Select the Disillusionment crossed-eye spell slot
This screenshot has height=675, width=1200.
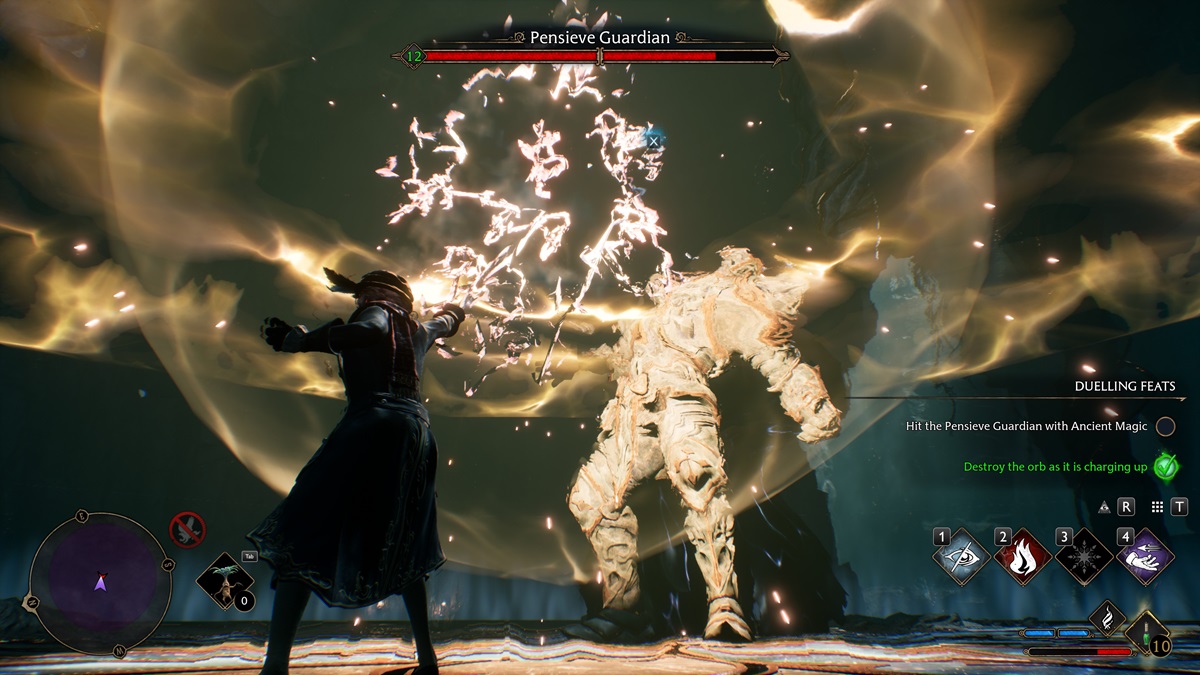[963, 556]
